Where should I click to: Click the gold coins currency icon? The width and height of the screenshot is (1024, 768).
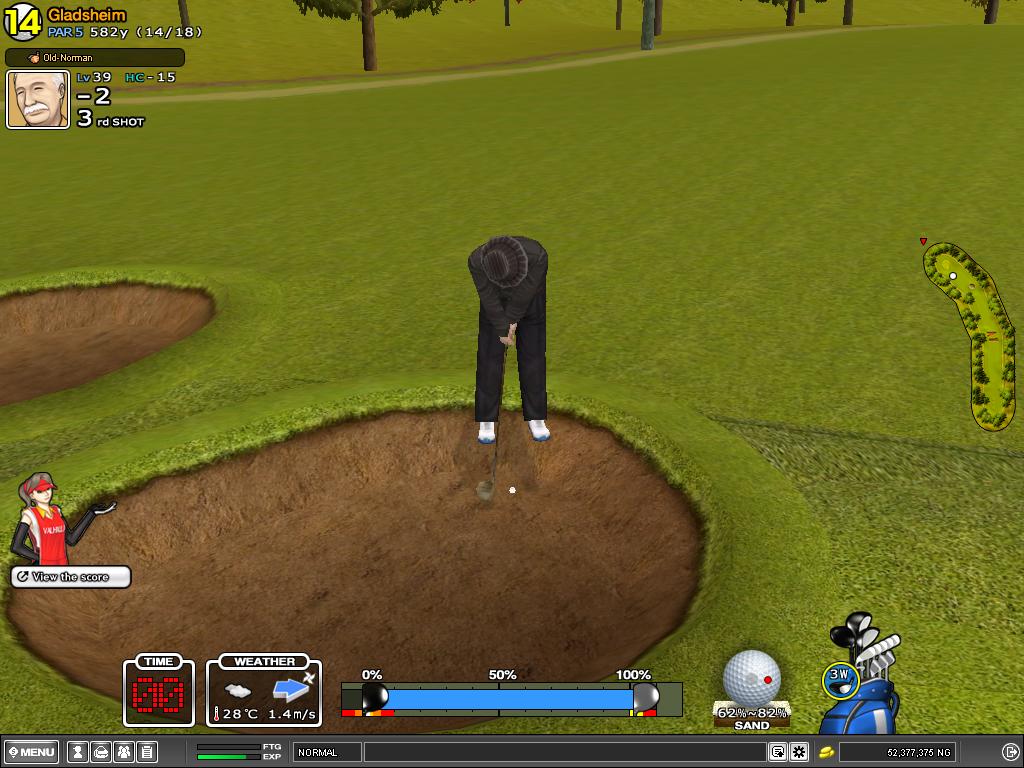827,752
